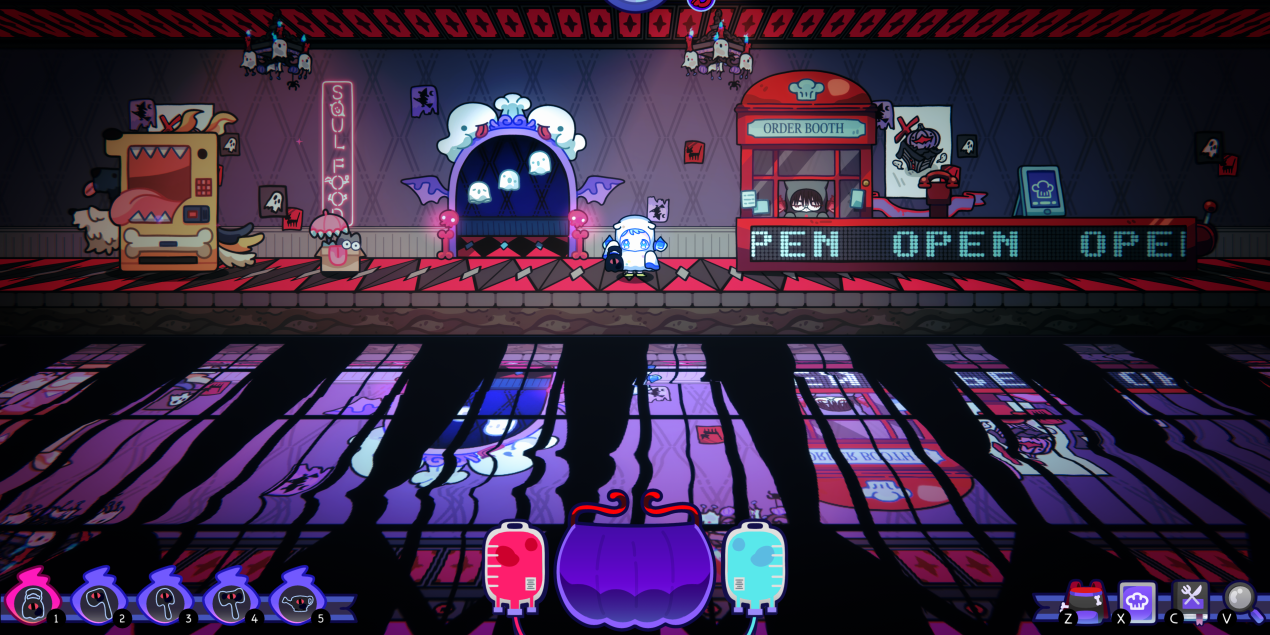The width and height of the screenshot is (1270, 635).
Task: Select the watering can tool slot
Action: [297, 600]
